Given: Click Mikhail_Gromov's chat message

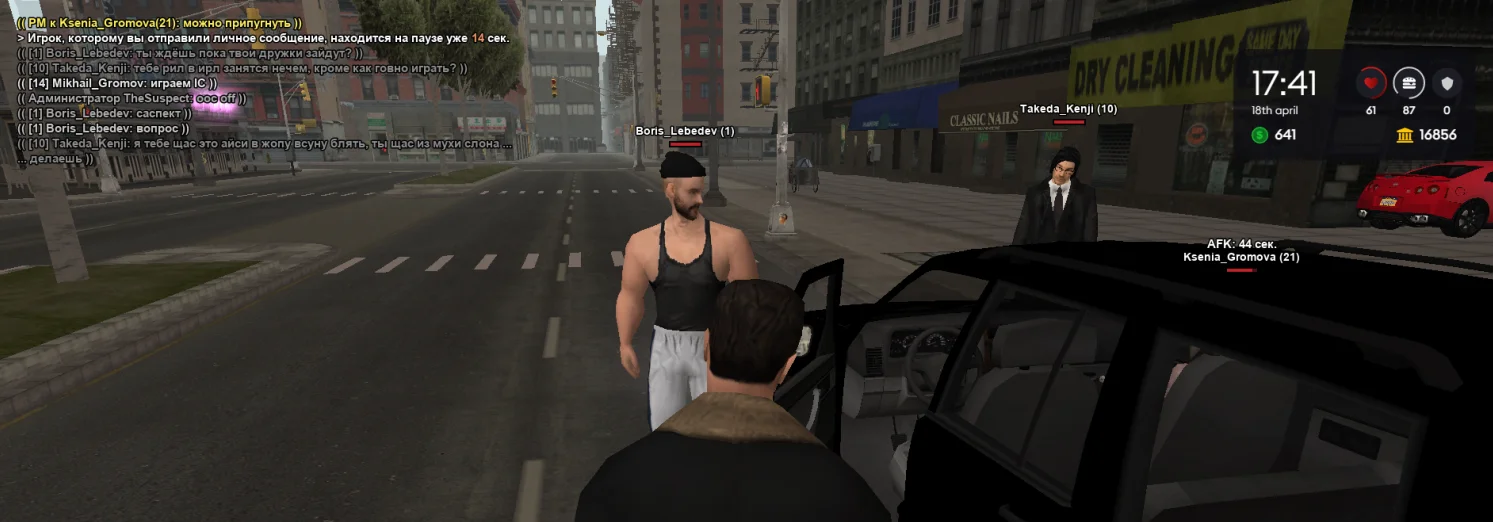Looking at the screenshot, I should 117,83.
